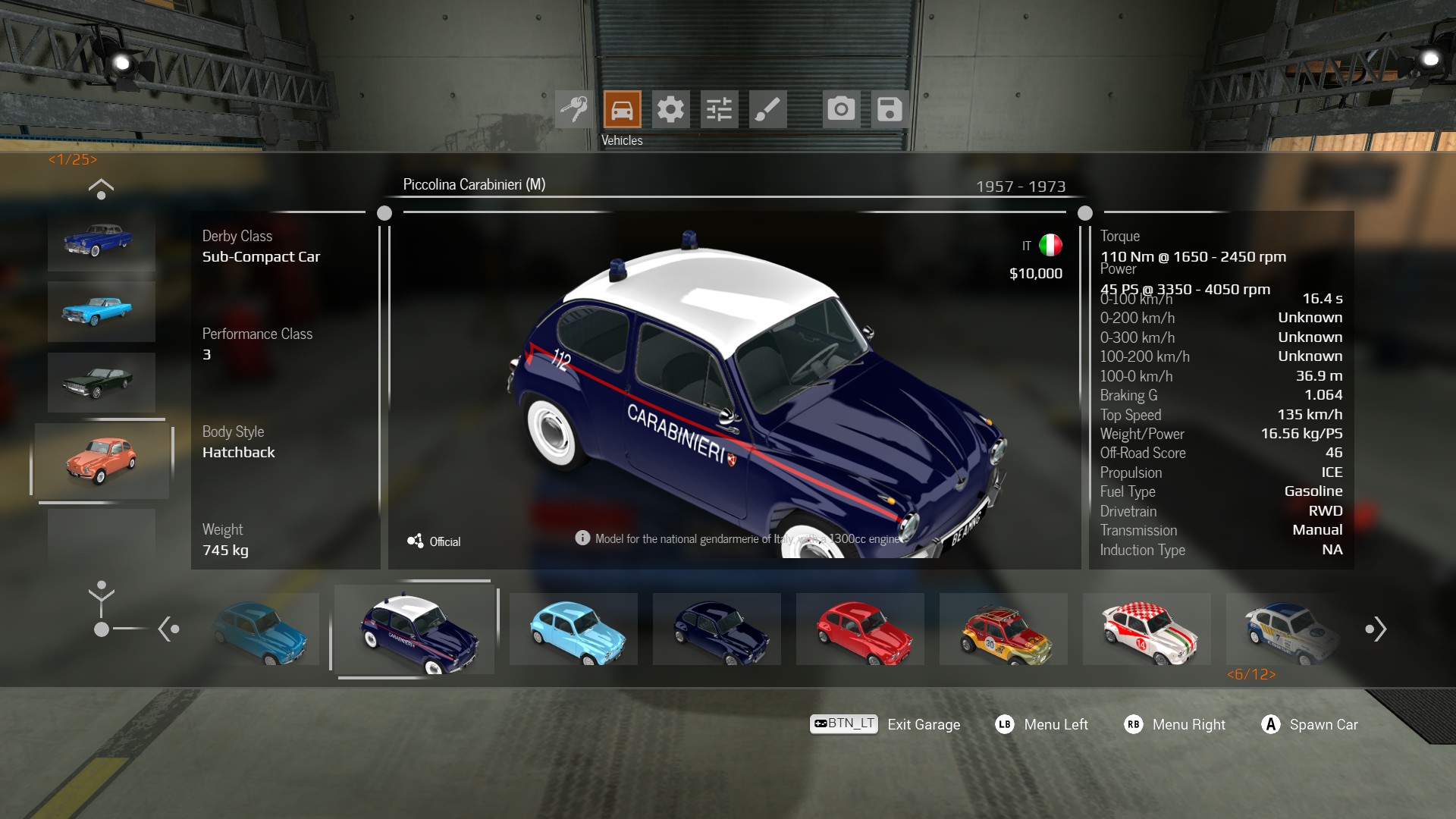Choose the light blue classic car thumbnail

click(x=101, y=311)
